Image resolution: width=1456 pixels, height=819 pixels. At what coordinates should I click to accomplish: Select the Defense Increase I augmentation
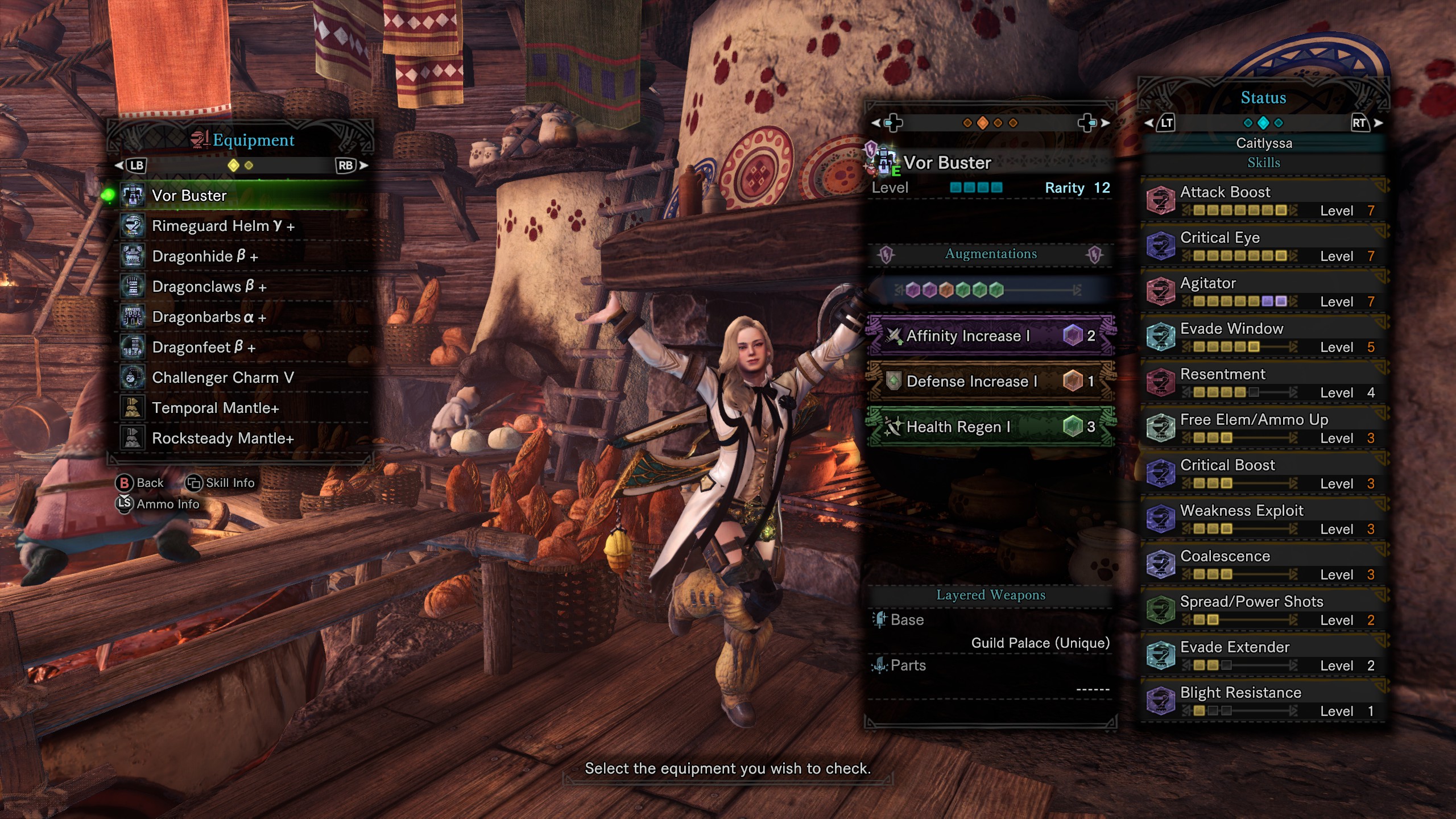(990, 381)
